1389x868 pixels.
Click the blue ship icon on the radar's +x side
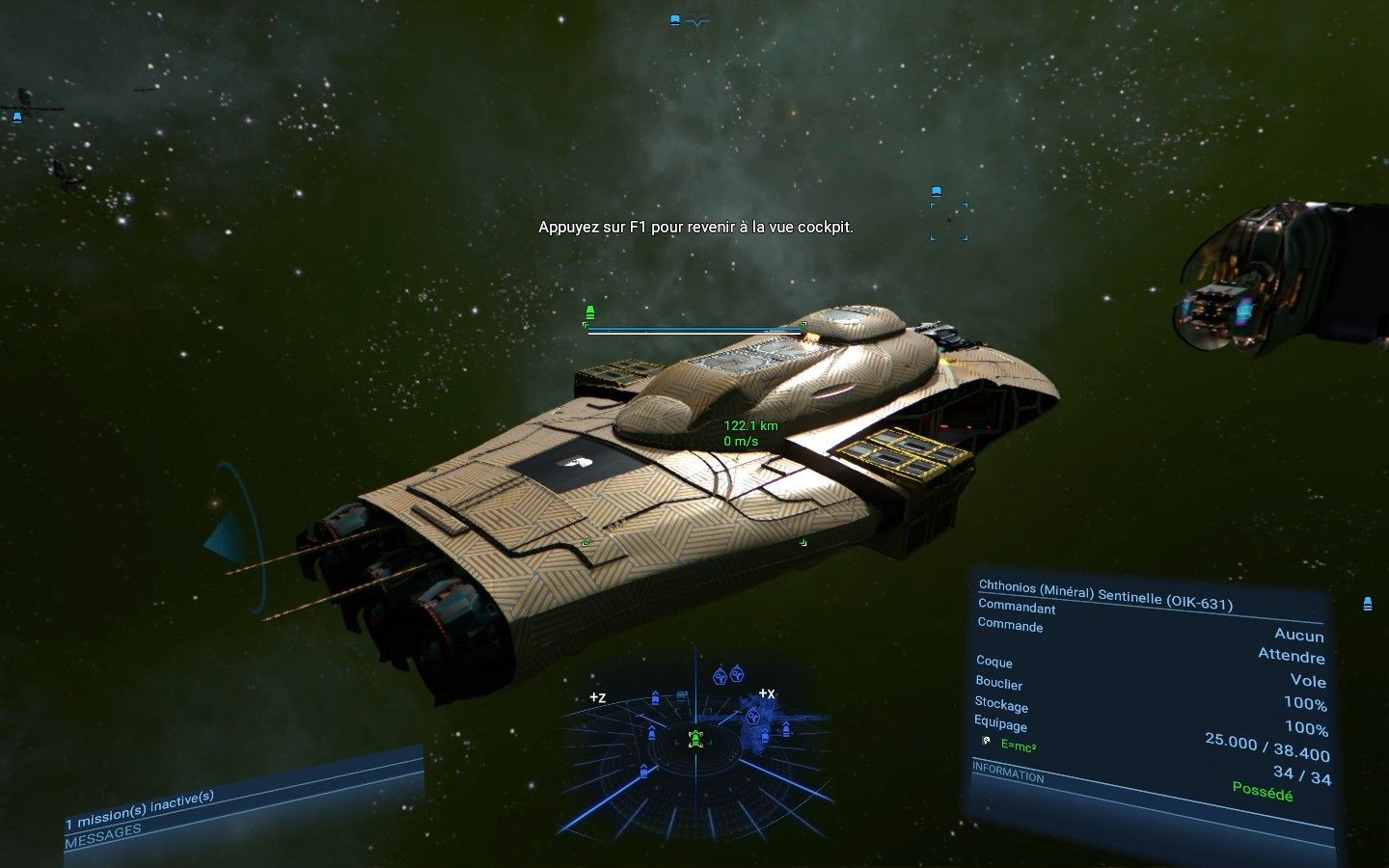(785, 728)
